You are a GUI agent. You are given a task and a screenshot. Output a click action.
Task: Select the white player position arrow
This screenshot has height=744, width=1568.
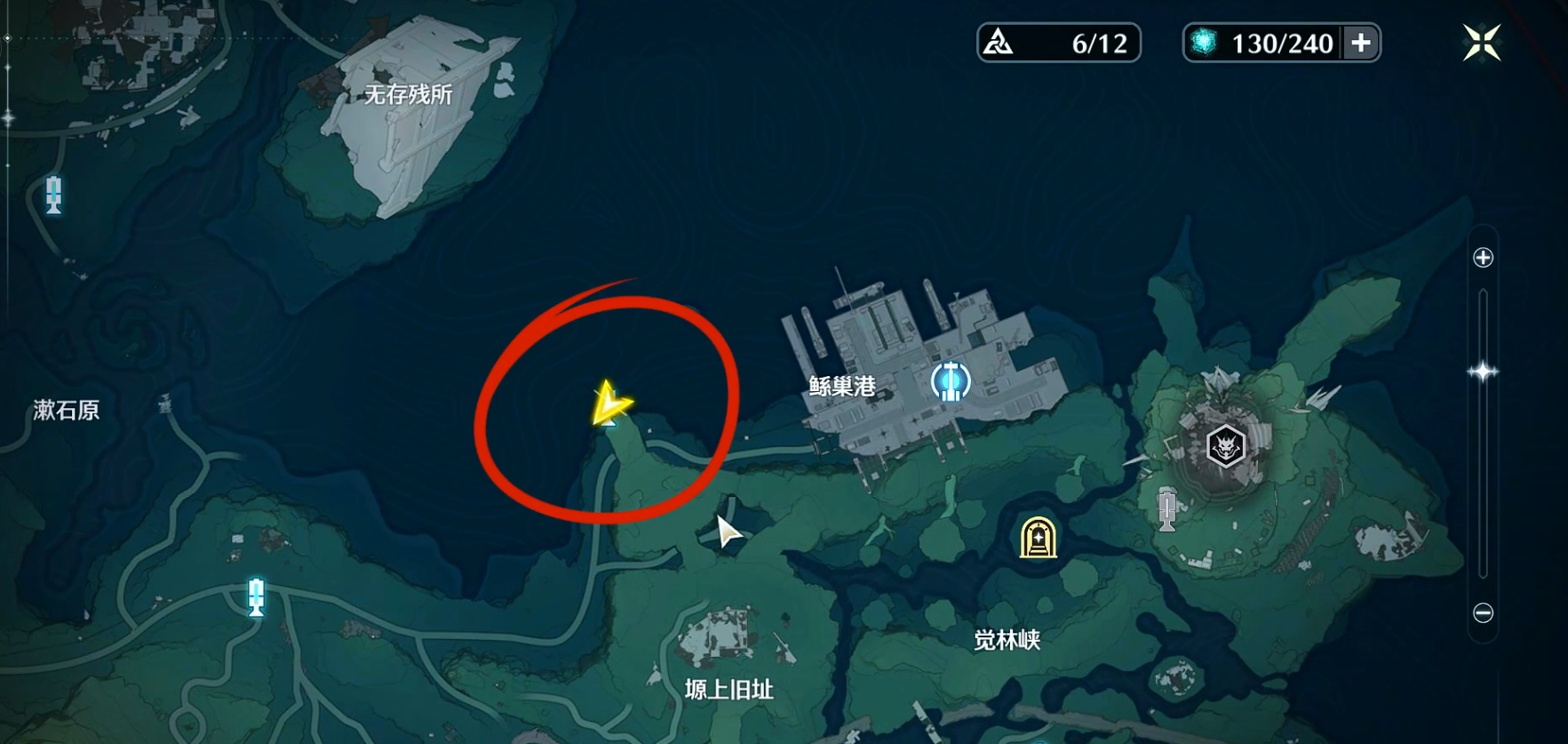click(728, 531)
